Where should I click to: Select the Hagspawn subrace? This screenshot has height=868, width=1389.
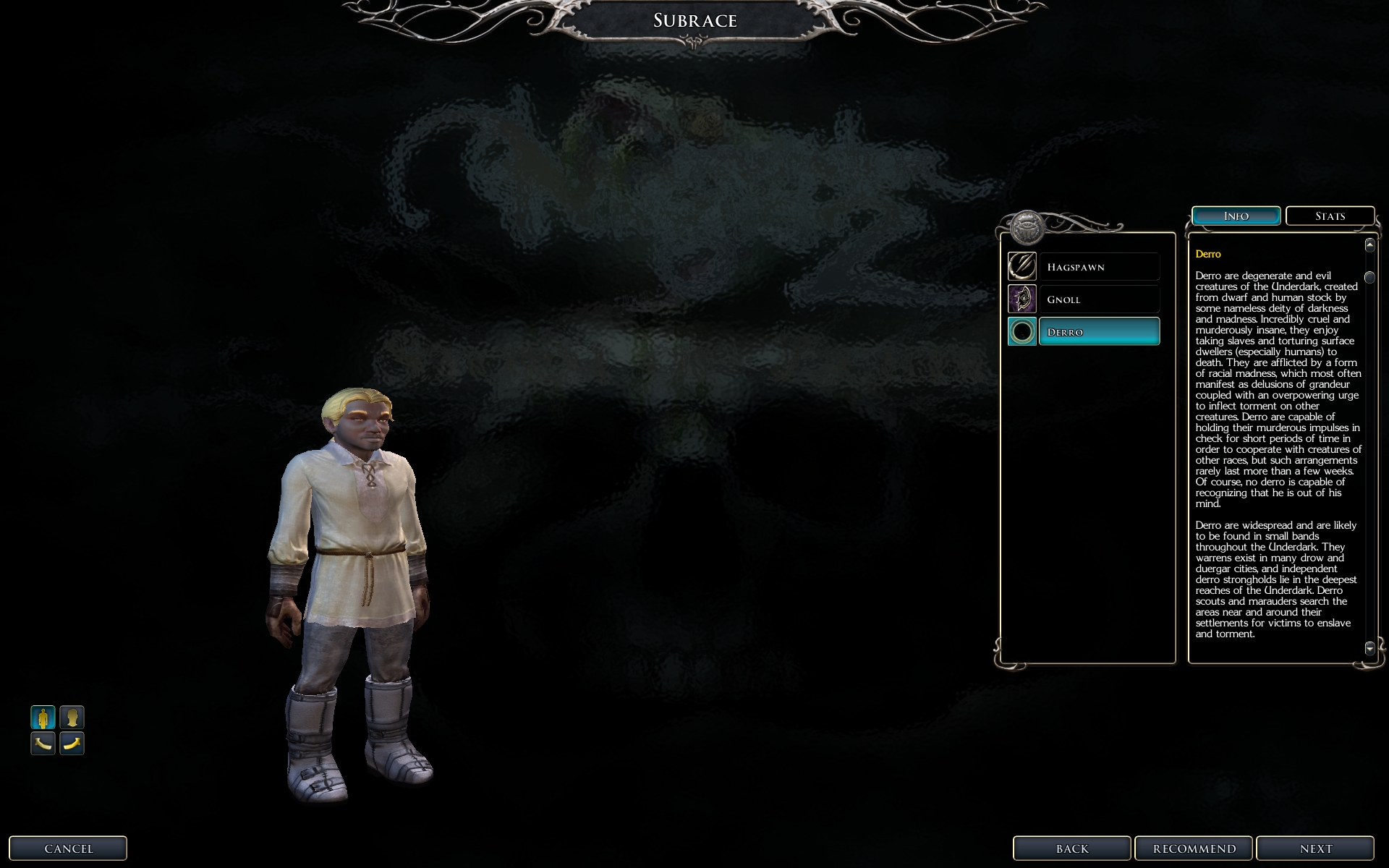click(x=1098, y=267)
